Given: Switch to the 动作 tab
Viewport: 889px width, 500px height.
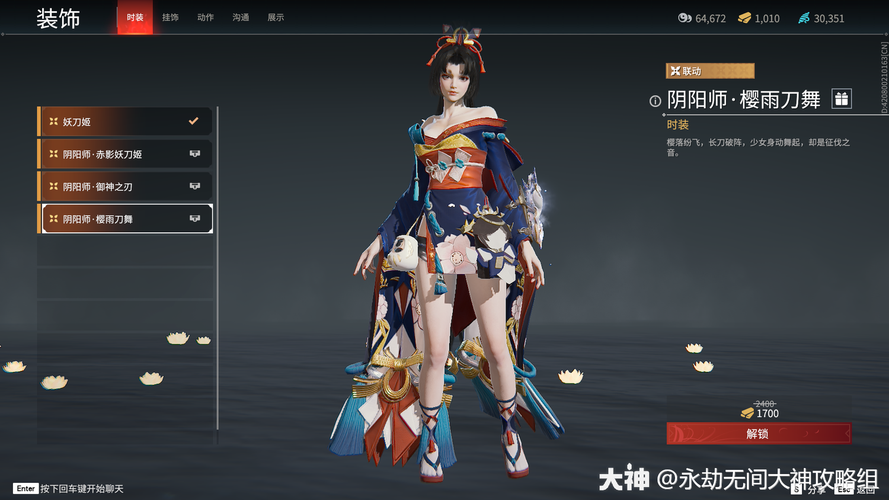Looking at the screenshot, I should point(206,17).
